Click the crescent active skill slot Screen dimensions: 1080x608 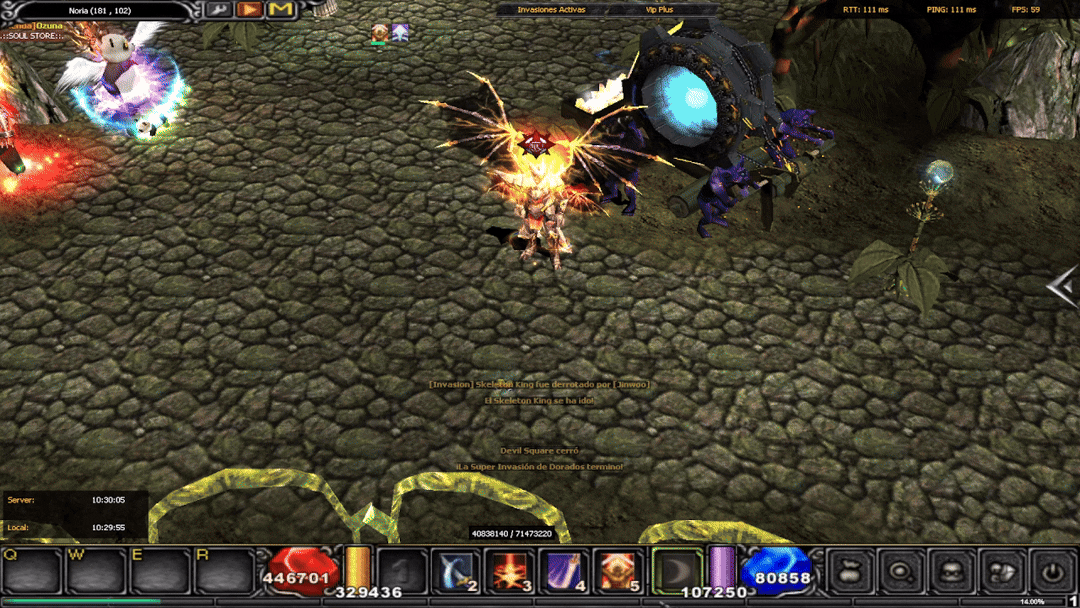pyautogui.click(x=677, y=571)
